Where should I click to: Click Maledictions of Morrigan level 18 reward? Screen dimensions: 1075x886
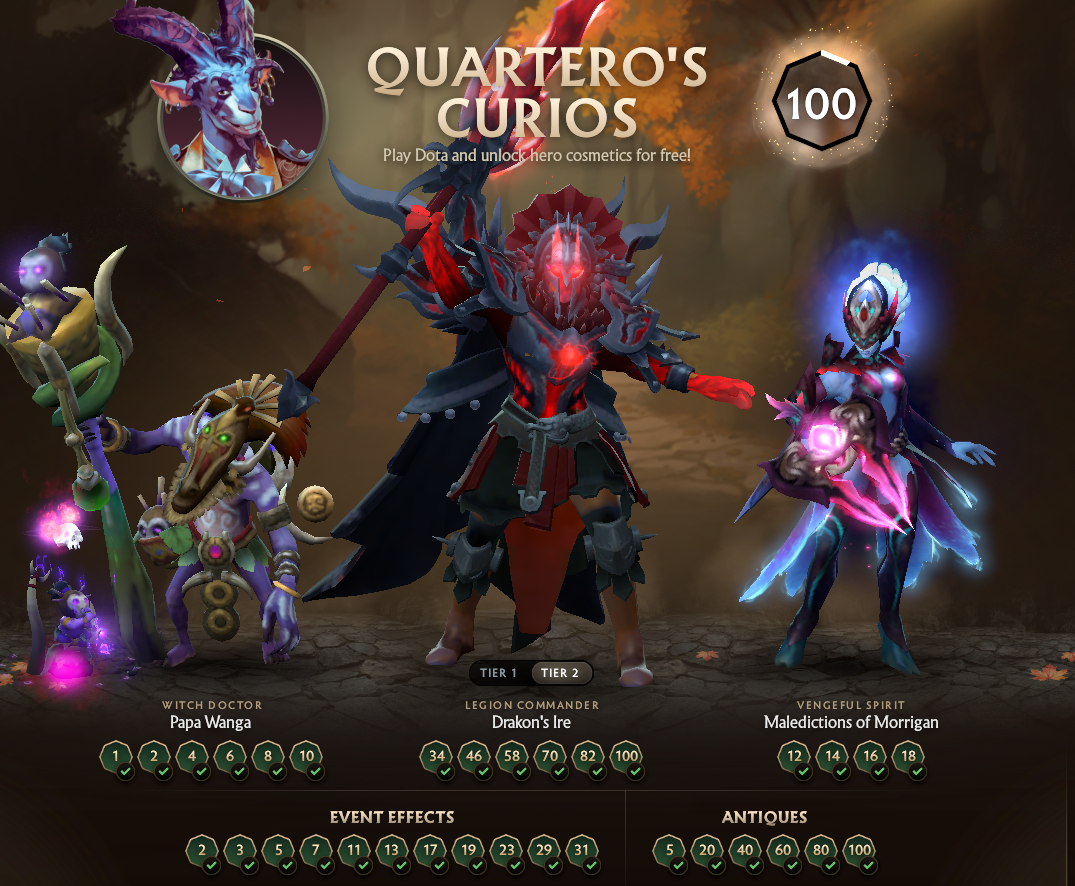pos(908,757)
